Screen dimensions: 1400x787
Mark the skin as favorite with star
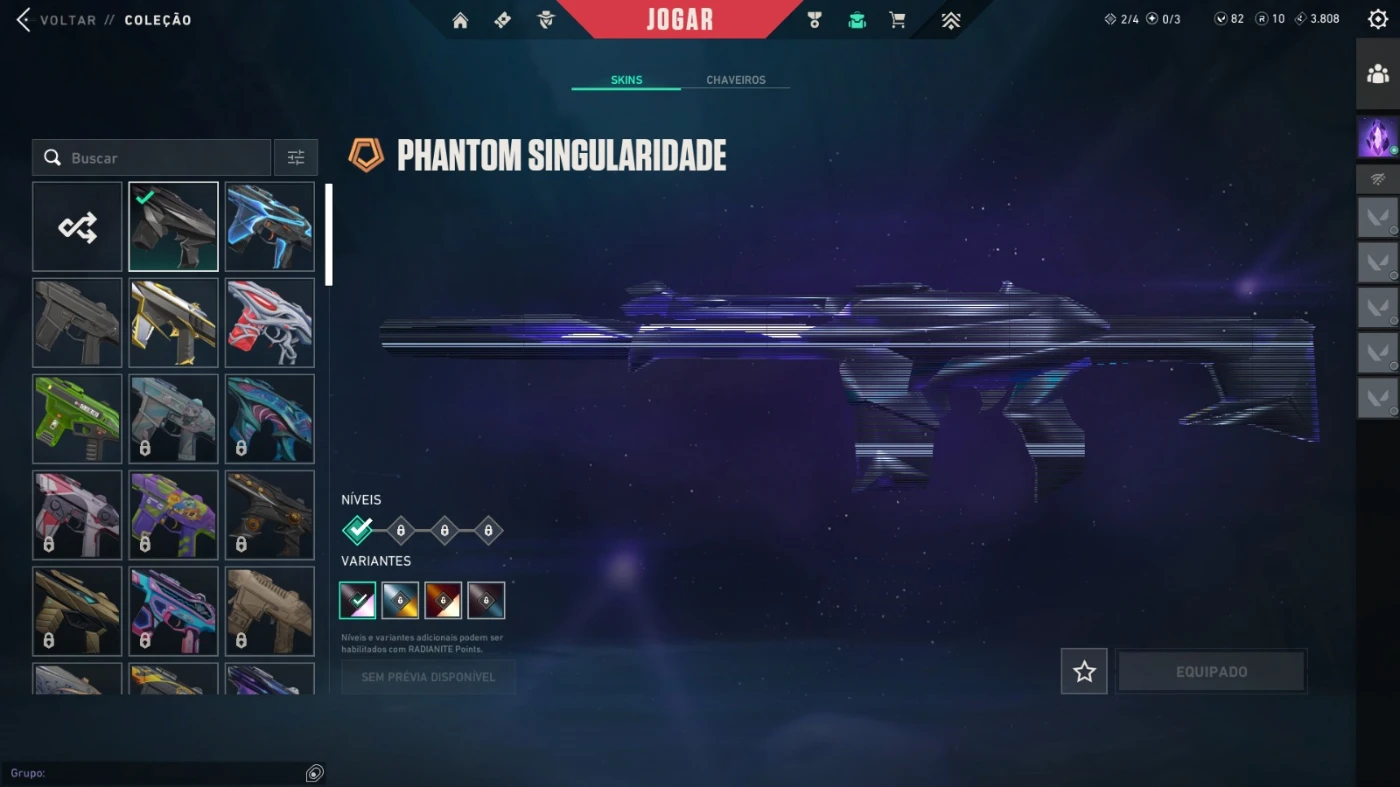[x=1084, y=671]
